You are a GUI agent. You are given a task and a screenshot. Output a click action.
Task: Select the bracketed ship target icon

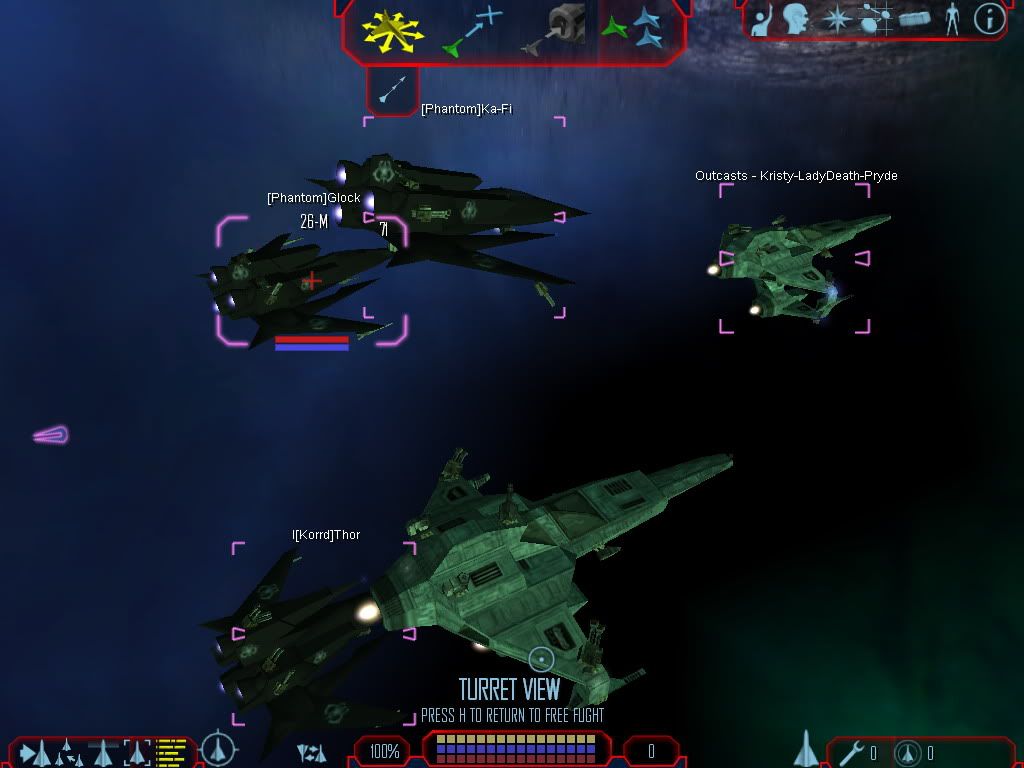pyautogui.click(x=136, y=751)
